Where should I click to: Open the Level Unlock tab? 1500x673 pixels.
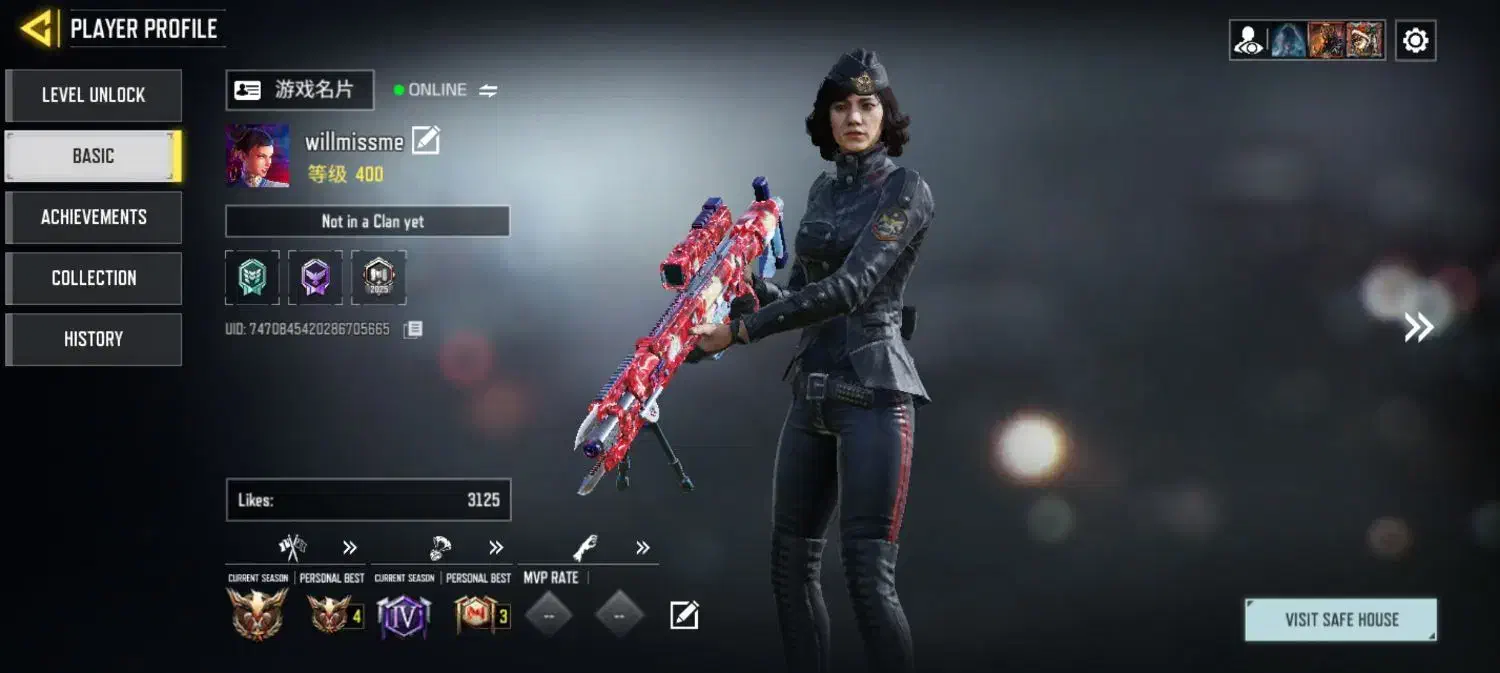(93, 95)
